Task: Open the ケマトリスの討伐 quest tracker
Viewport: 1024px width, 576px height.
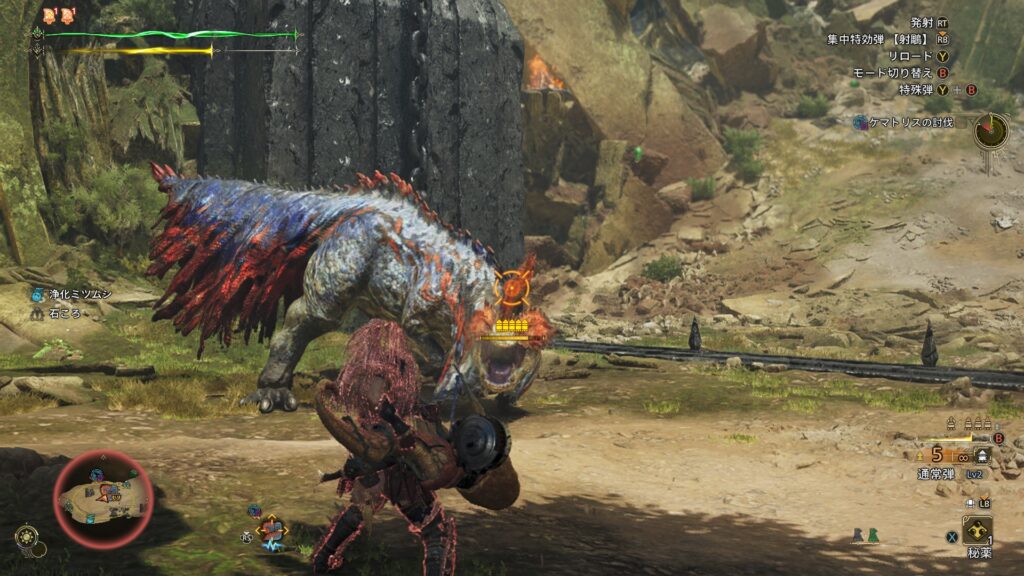Action: click(903, 122)
